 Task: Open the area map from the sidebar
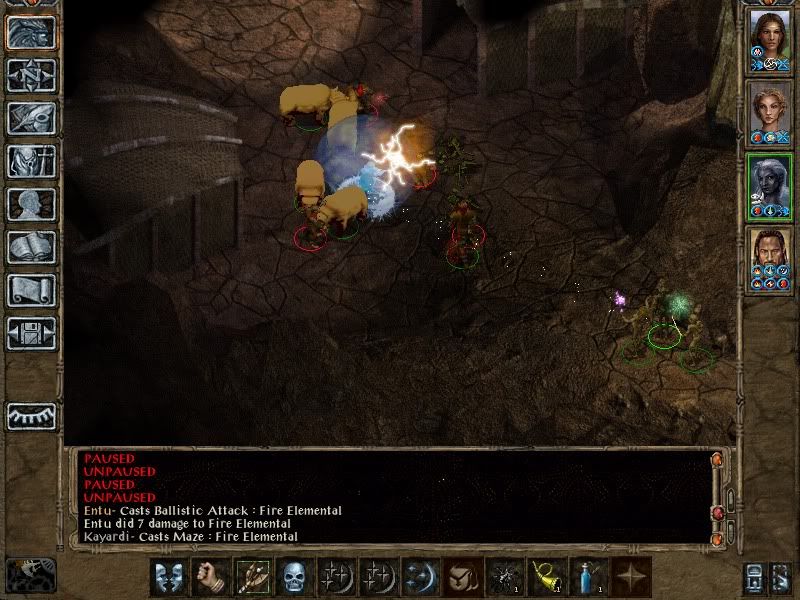point(31,74)
